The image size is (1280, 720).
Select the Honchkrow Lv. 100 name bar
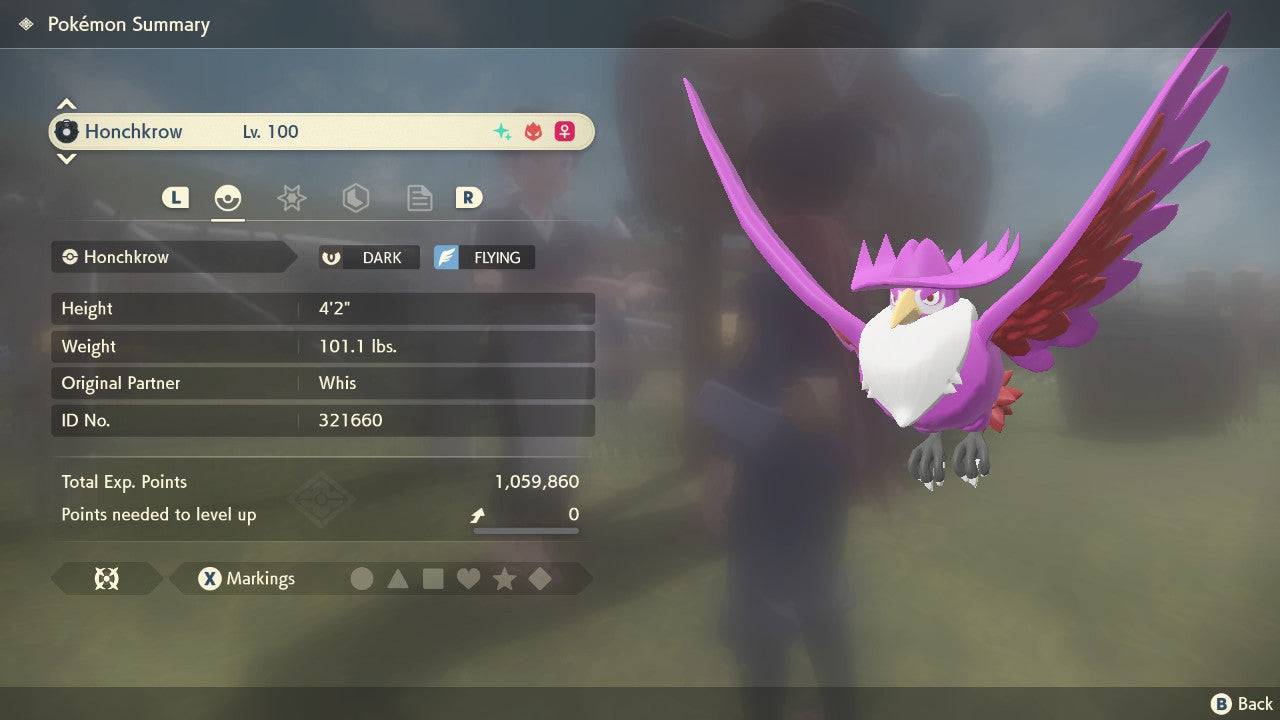tap(322, 131)
